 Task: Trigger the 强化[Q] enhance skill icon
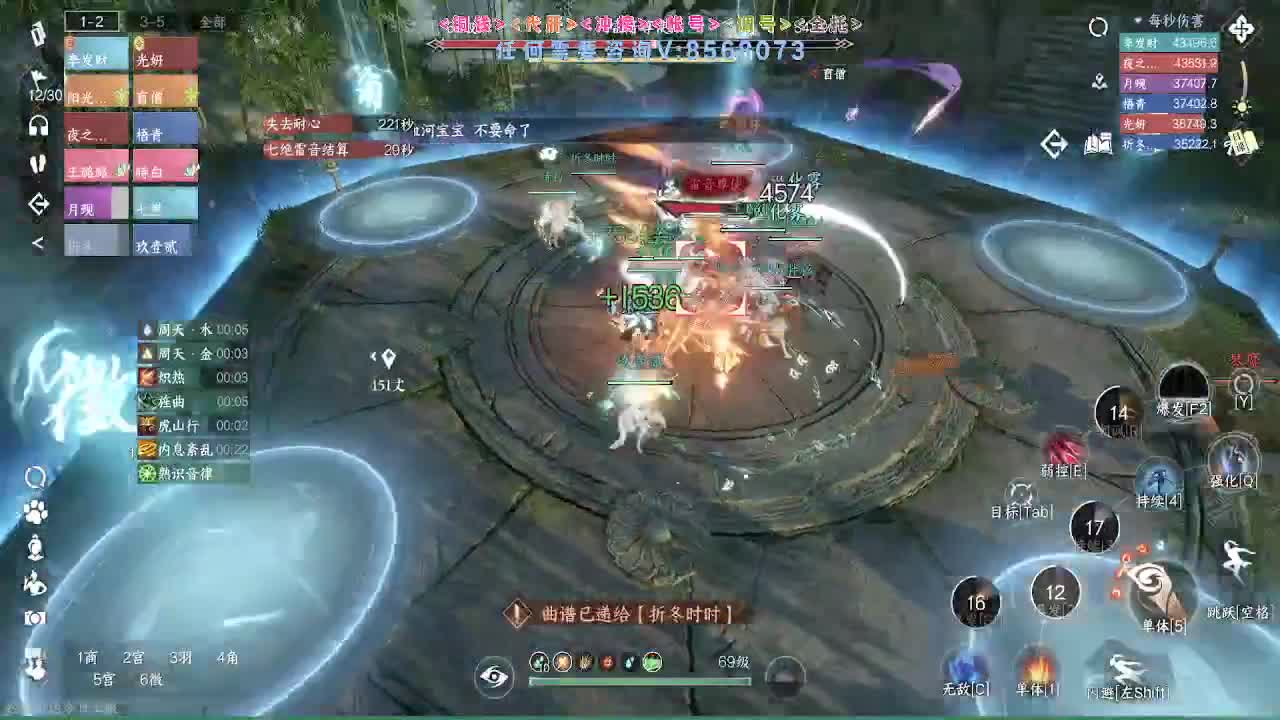tap(1236, 456)
